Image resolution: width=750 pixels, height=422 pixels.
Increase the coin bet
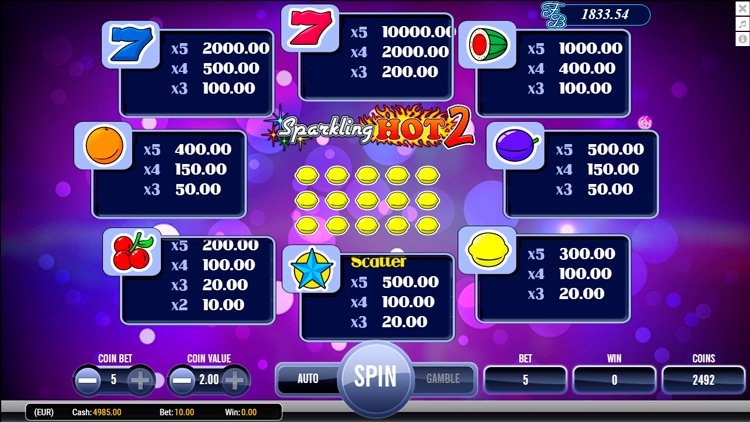pos(140,380)
